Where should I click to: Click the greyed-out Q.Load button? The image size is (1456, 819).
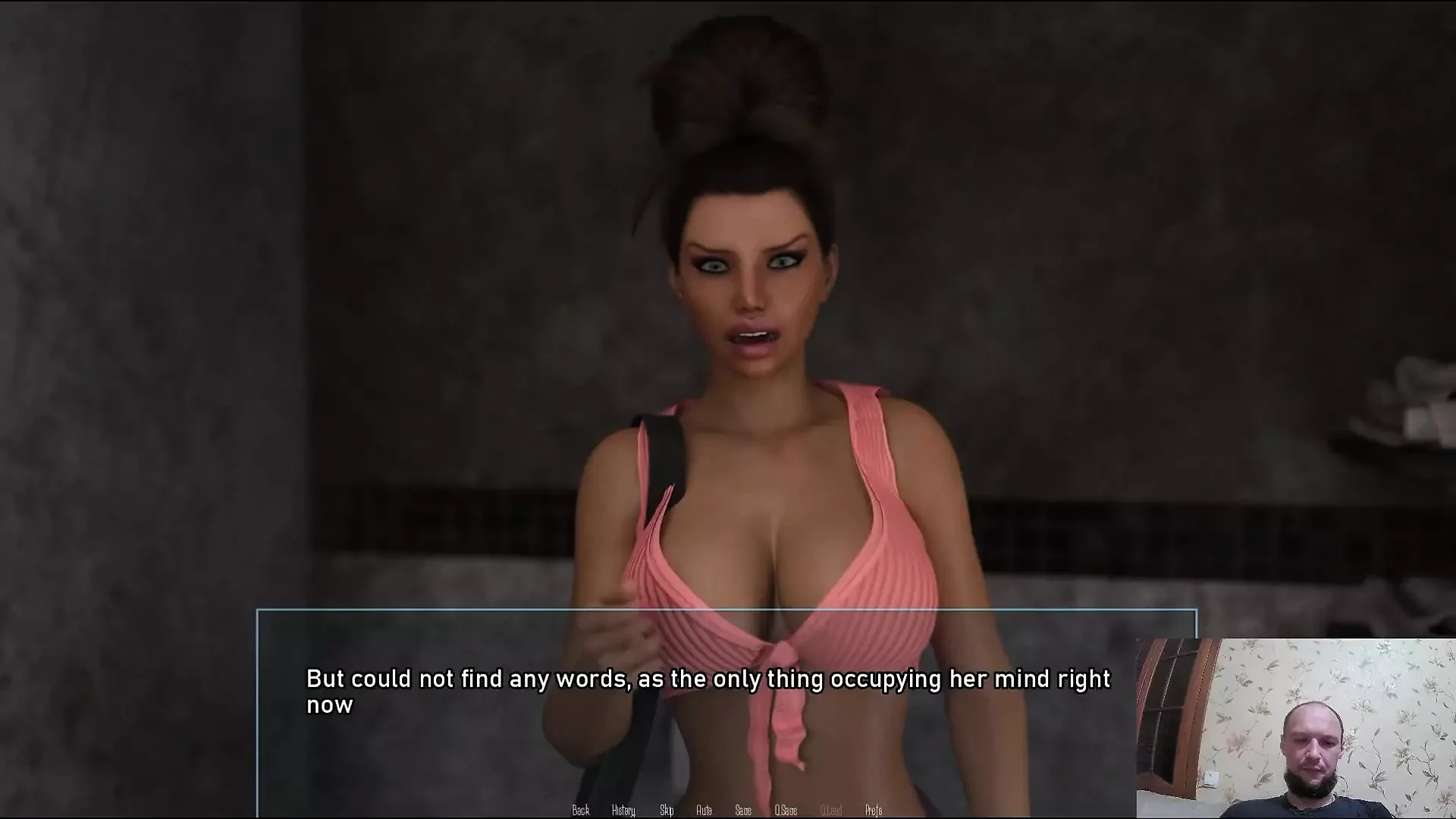pyautogui.click(x=831, y=810)
